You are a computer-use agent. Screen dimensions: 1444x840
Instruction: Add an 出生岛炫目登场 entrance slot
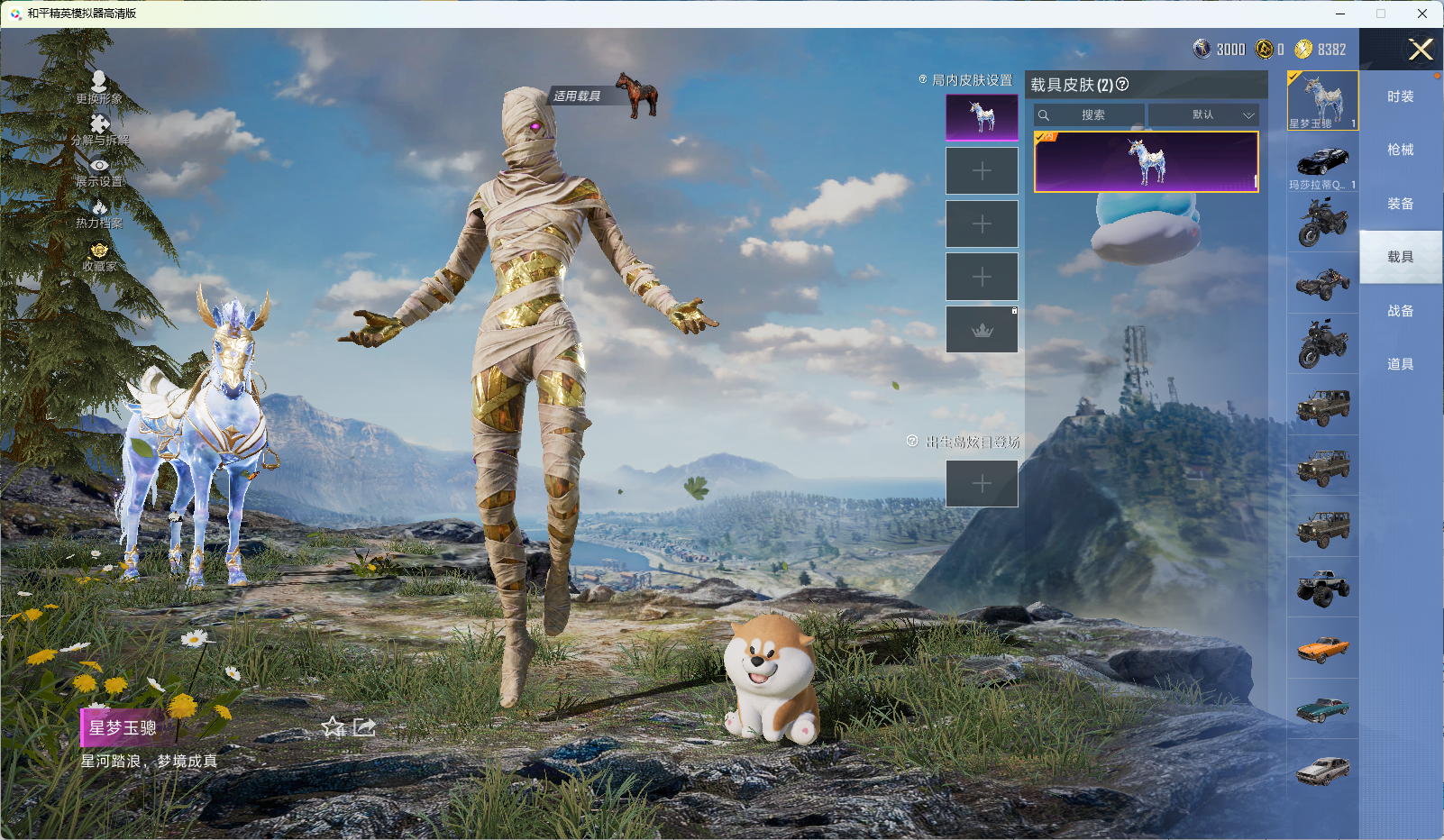pos(982,484)
